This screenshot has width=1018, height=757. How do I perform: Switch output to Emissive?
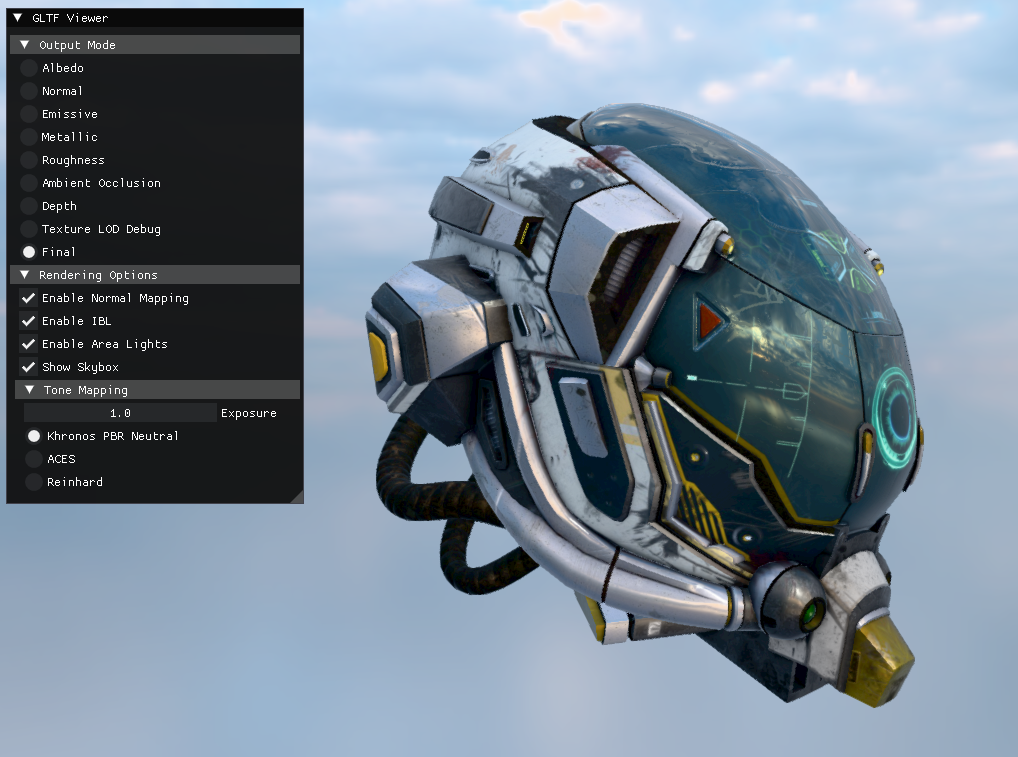pos(29,114)
